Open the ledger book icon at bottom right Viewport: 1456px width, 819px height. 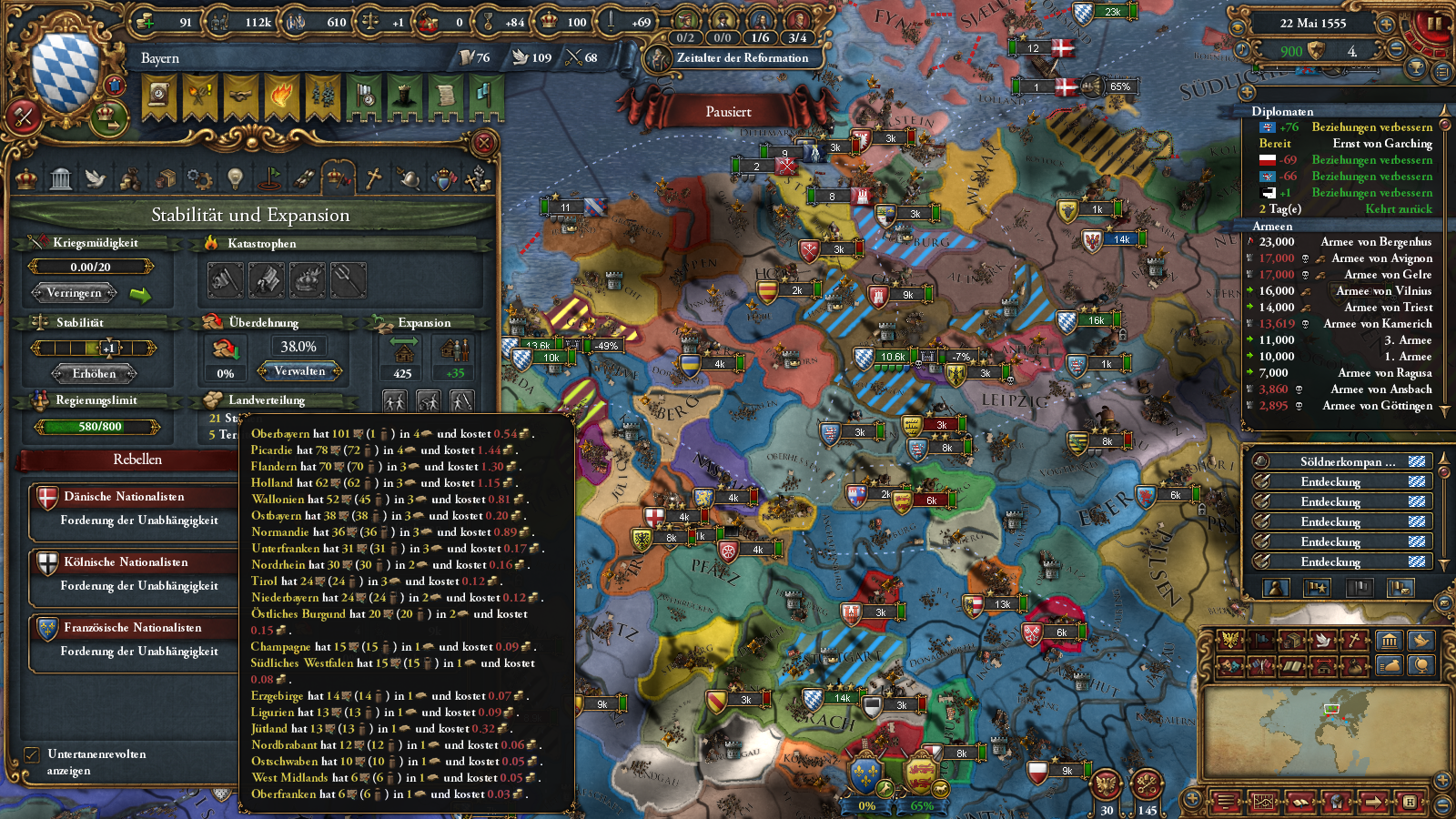1299,802
